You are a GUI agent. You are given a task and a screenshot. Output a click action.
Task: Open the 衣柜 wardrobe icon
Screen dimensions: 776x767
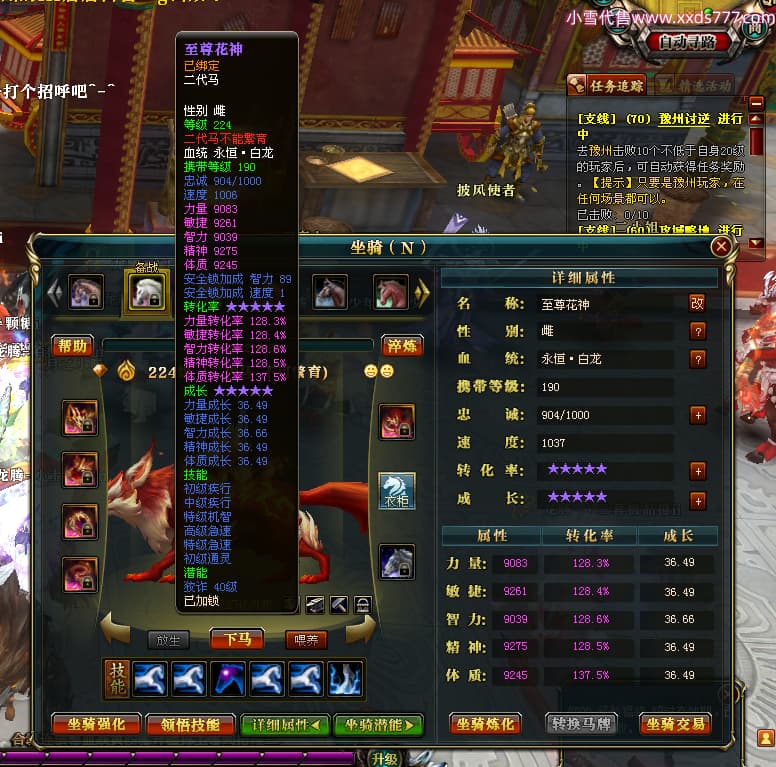pyautogui.click(x=397, y=491)
